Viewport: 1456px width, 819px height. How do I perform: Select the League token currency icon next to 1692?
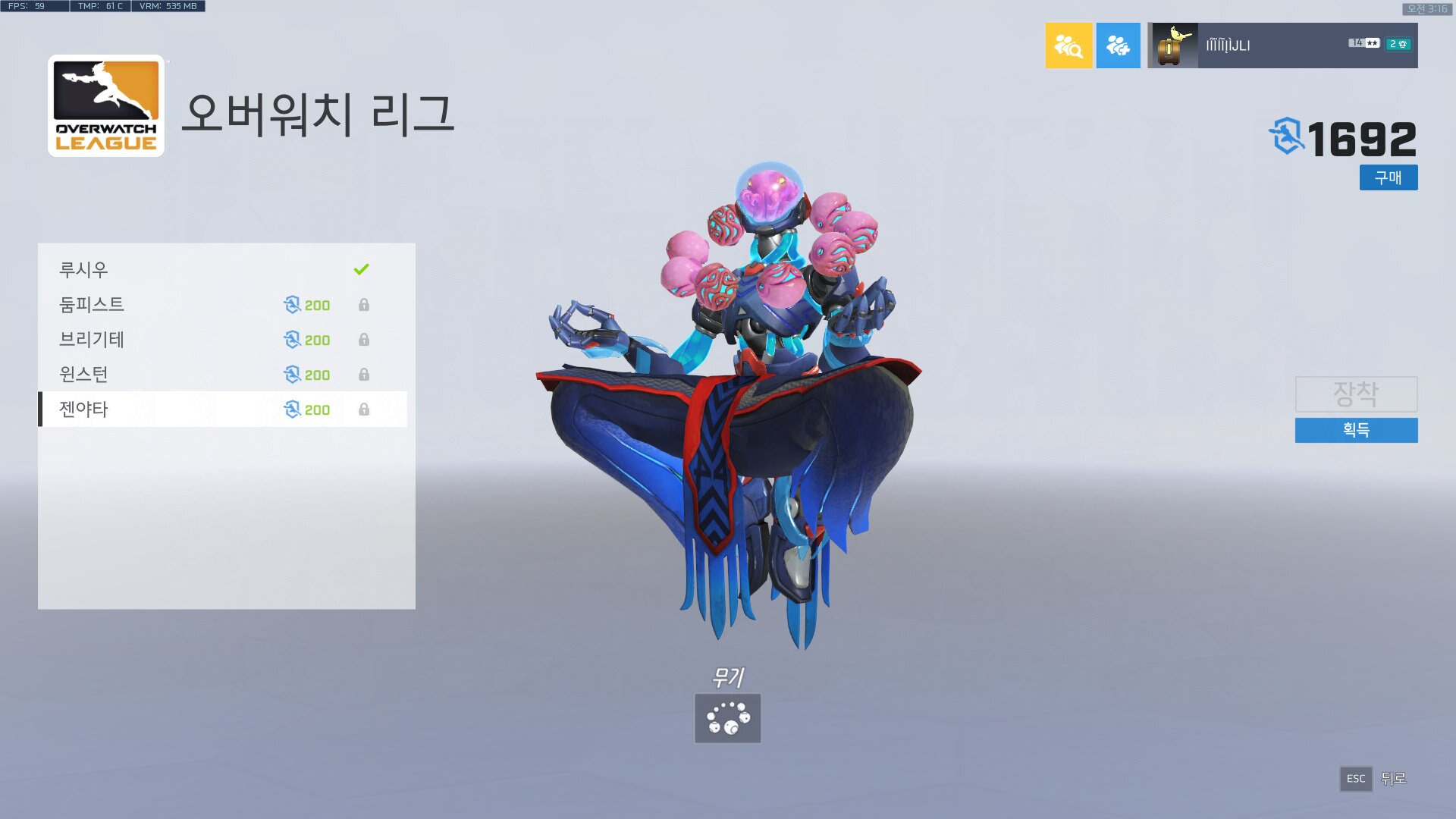tap(1288, 135)
